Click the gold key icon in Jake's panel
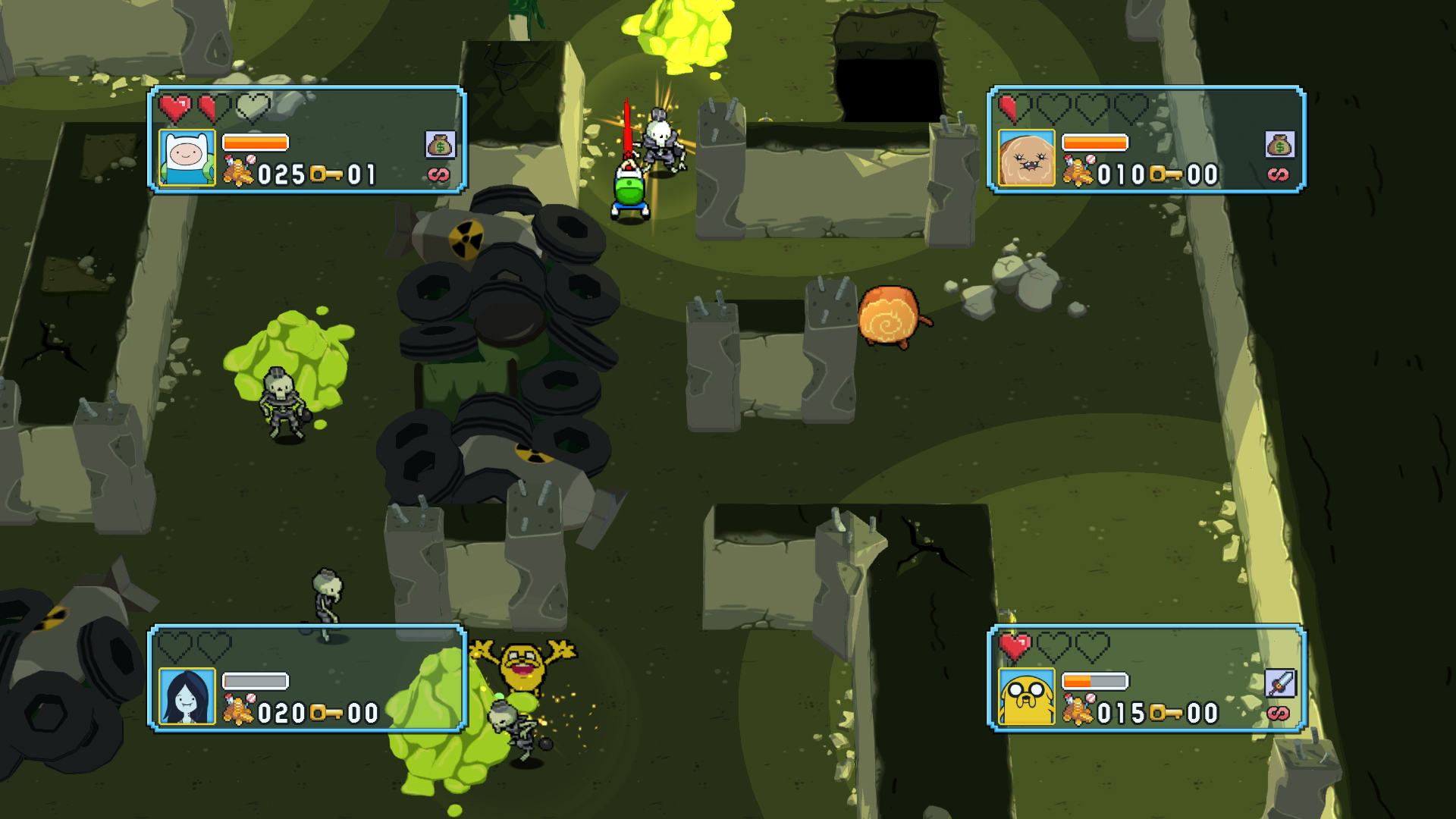Image resolution: width=1456 pixels, height=819 pixels. point(1167,713)
